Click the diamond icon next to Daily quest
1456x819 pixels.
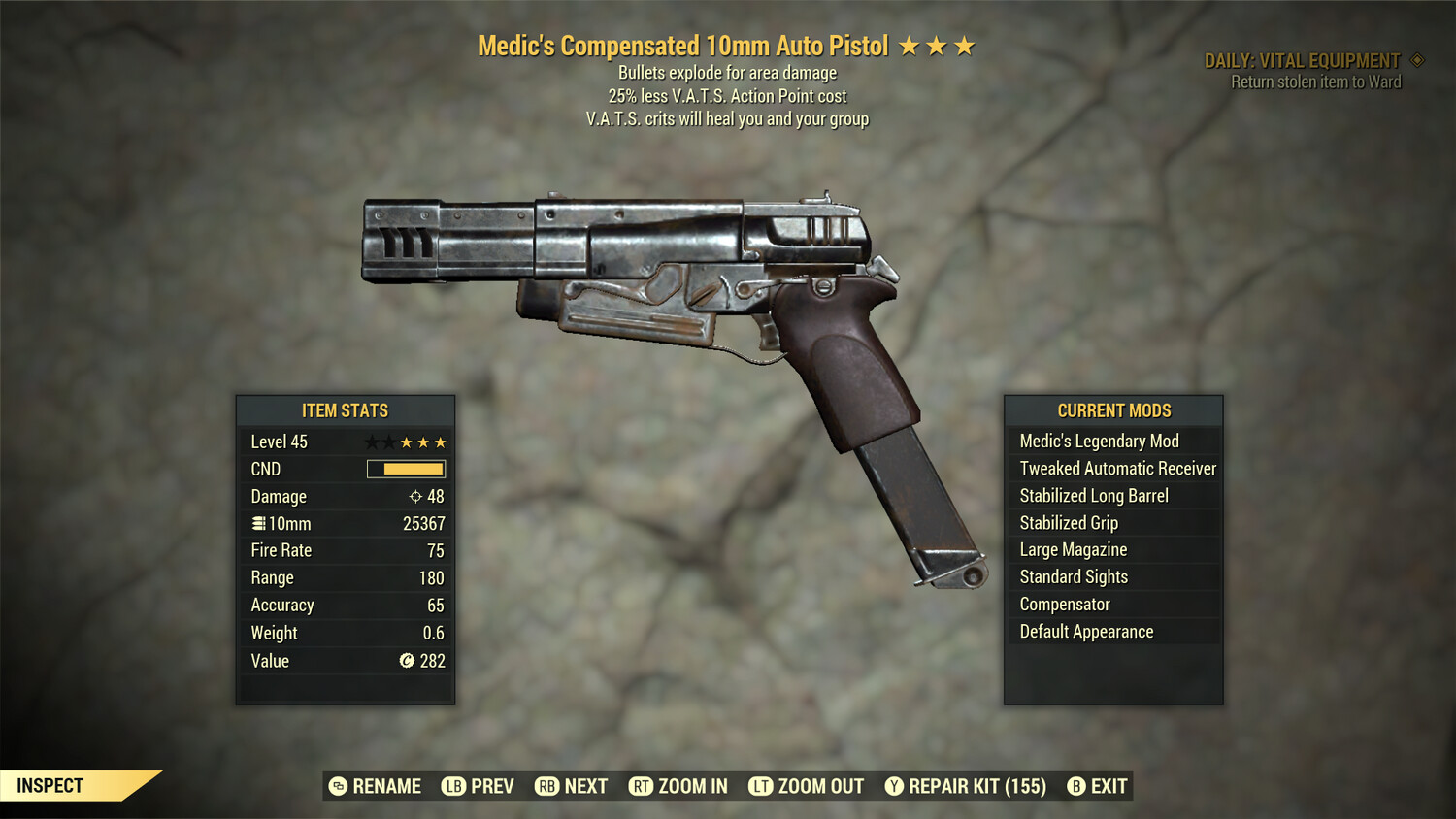(x=1415, y=59)
